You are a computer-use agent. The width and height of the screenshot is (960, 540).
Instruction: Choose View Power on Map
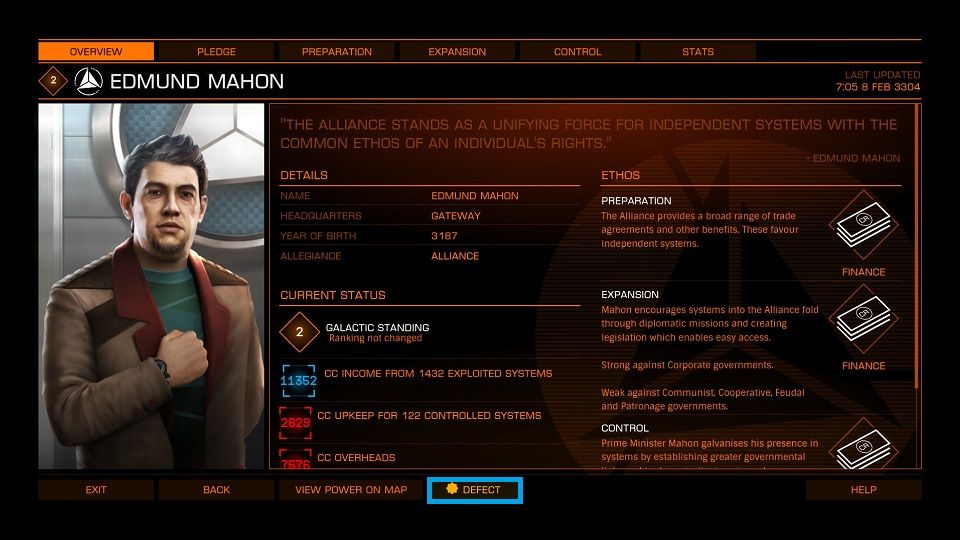(351, 490)
